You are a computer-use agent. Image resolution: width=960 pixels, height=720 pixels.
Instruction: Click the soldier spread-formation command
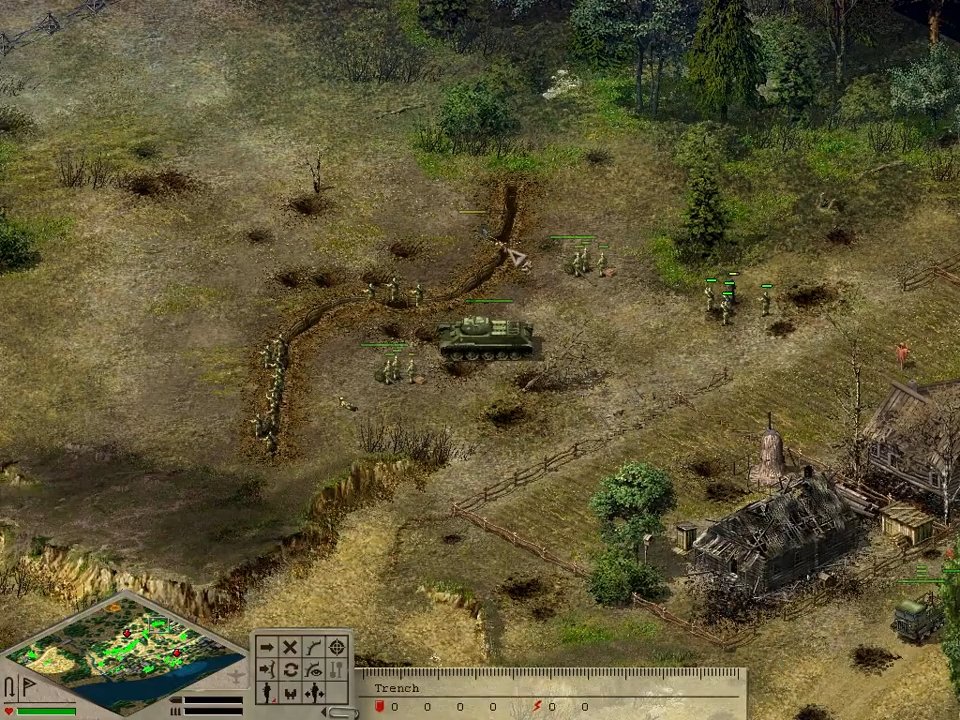[314, 691]
